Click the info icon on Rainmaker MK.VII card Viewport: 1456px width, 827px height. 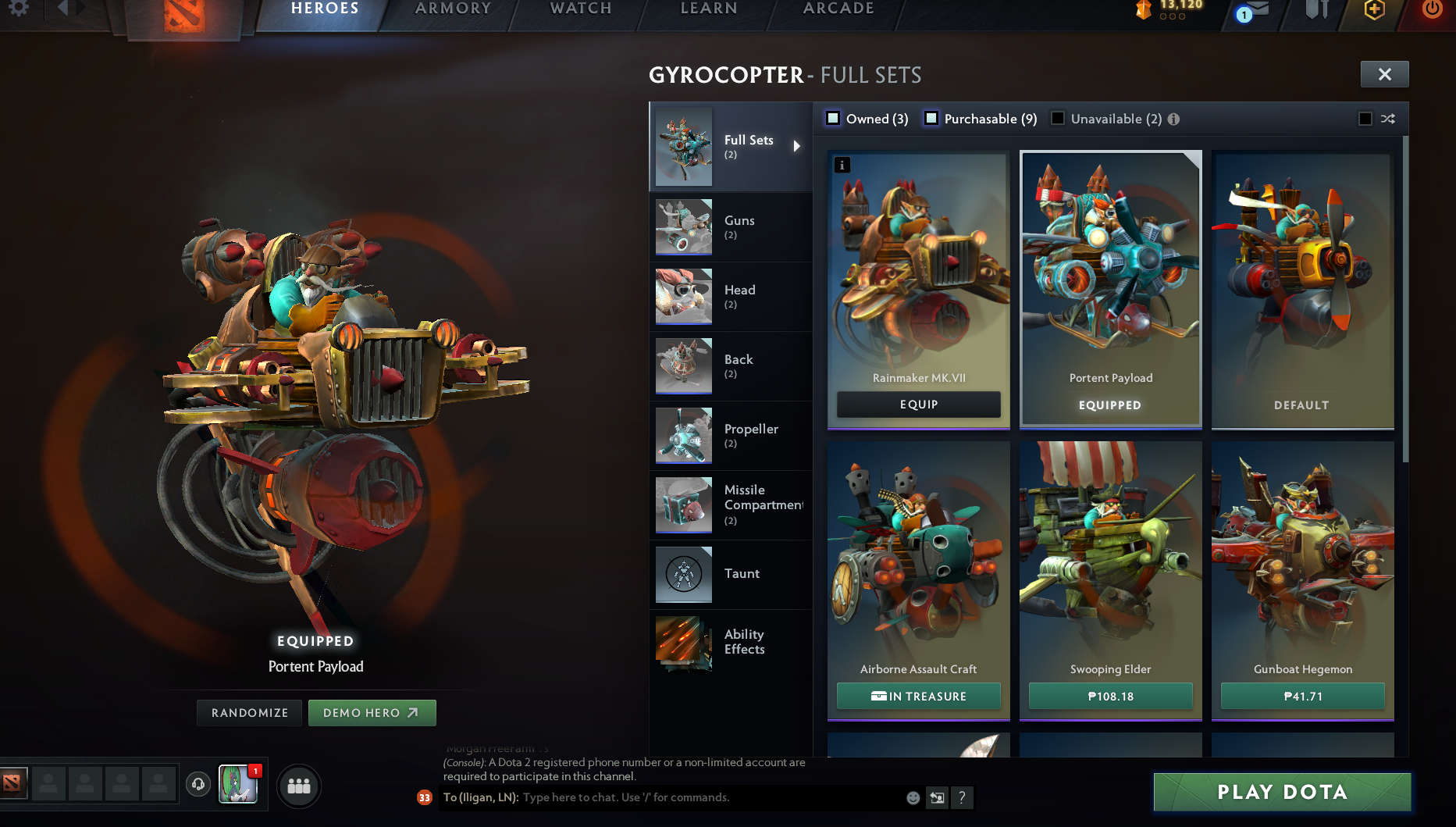coord(842,165)
